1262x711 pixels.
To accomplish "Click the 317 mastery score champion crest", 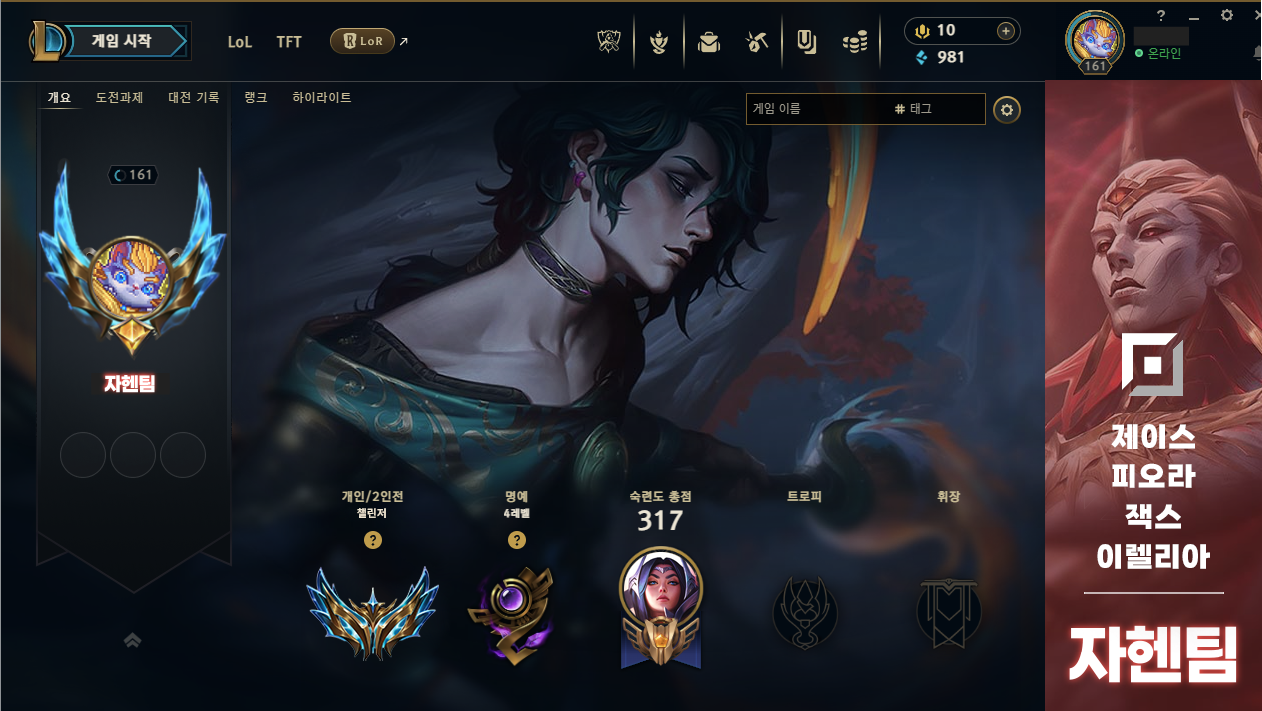I will coord(660,606).
